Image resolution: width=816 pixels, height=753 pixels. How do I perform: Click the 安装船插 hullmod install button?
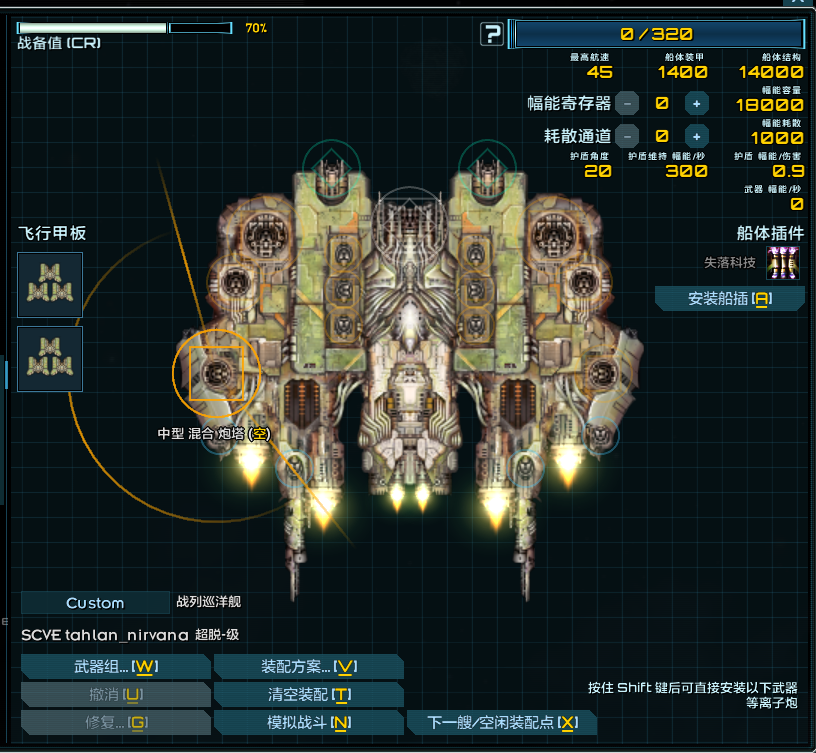(x=730, y=298)
